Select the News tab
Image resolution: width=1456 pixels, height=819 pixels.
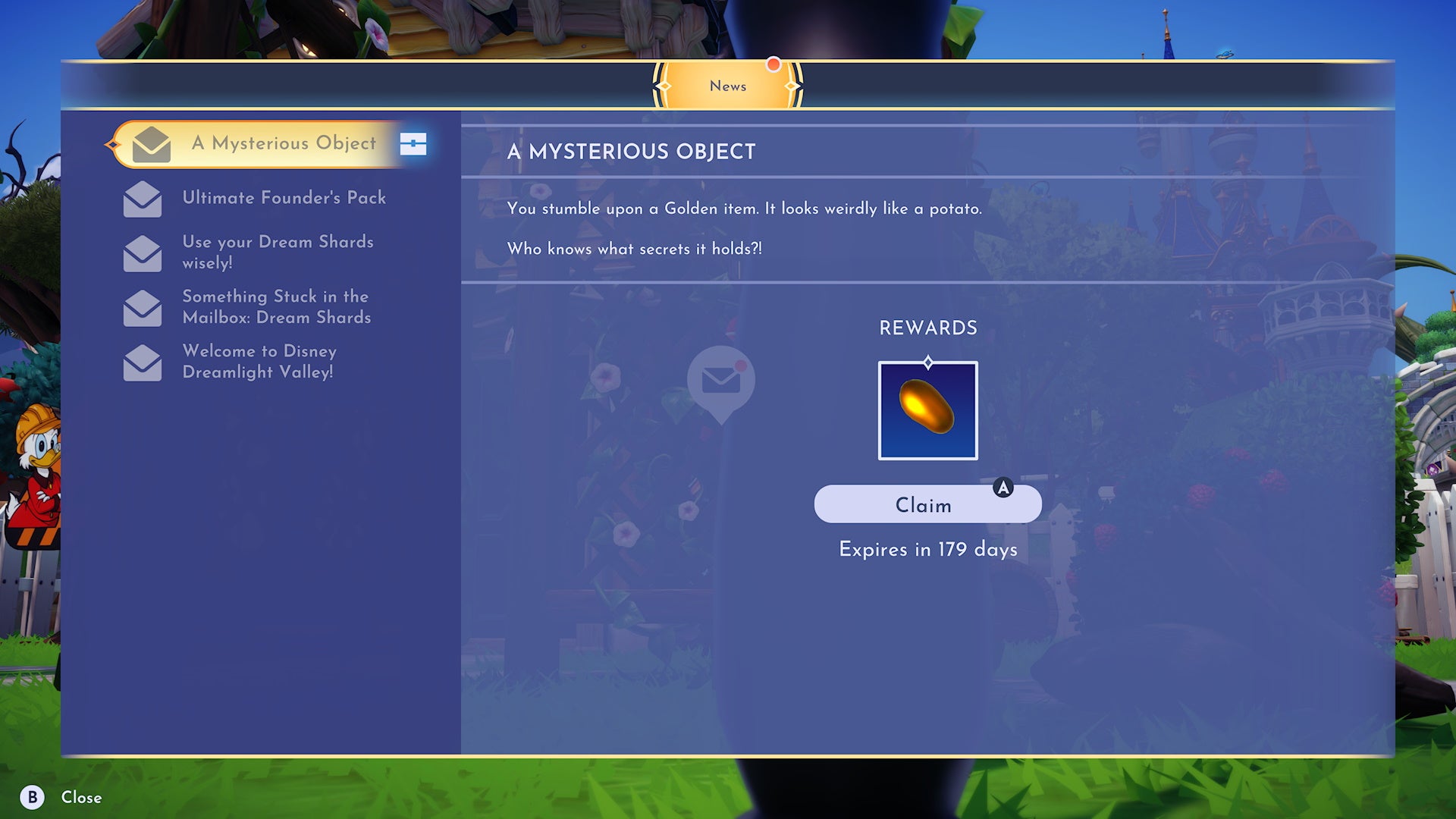(727, 86)
